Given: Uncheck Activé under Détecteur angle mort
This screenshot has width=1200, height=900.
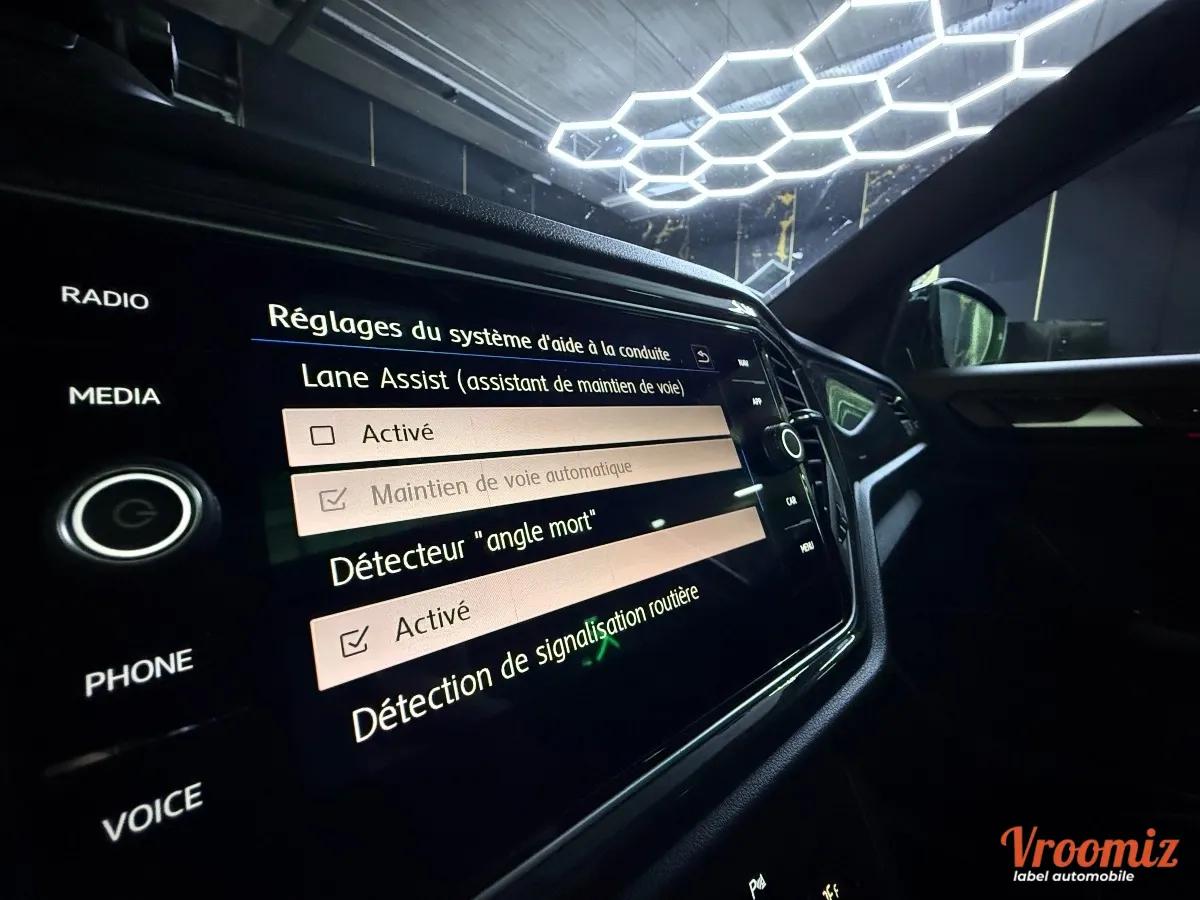Looking at the screenshot, I should point(353,642).
